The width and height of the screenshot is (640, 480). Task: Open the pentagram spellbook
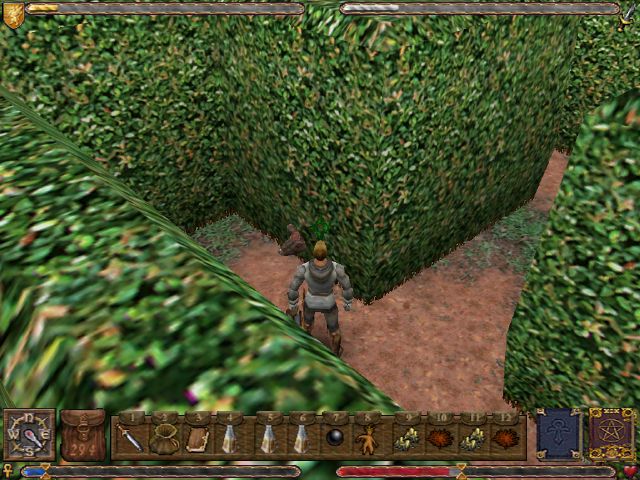(x=611, y=434)
